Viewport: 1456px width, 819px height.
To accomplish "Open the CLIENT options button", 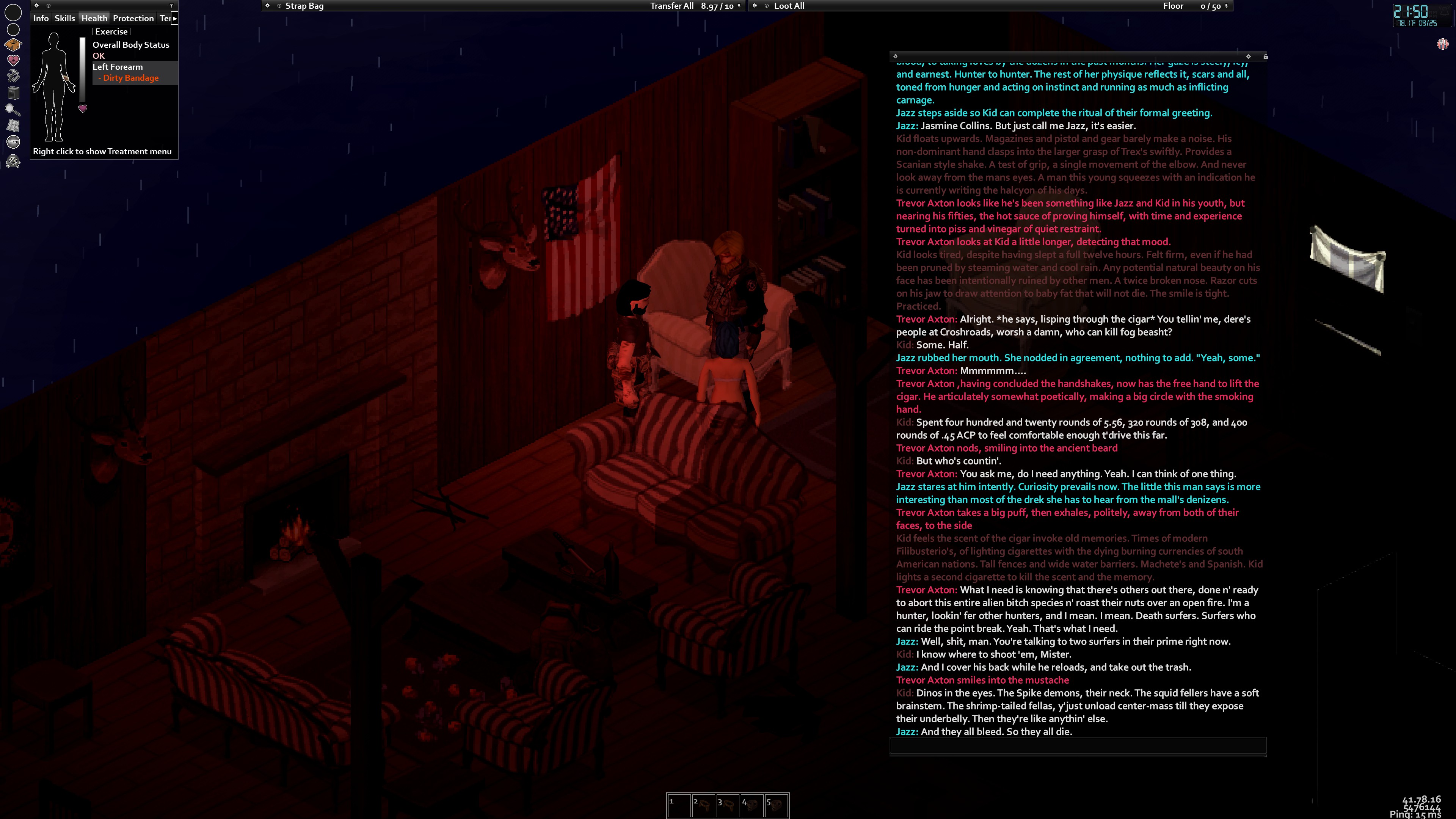I will click(x=13, y=142).
